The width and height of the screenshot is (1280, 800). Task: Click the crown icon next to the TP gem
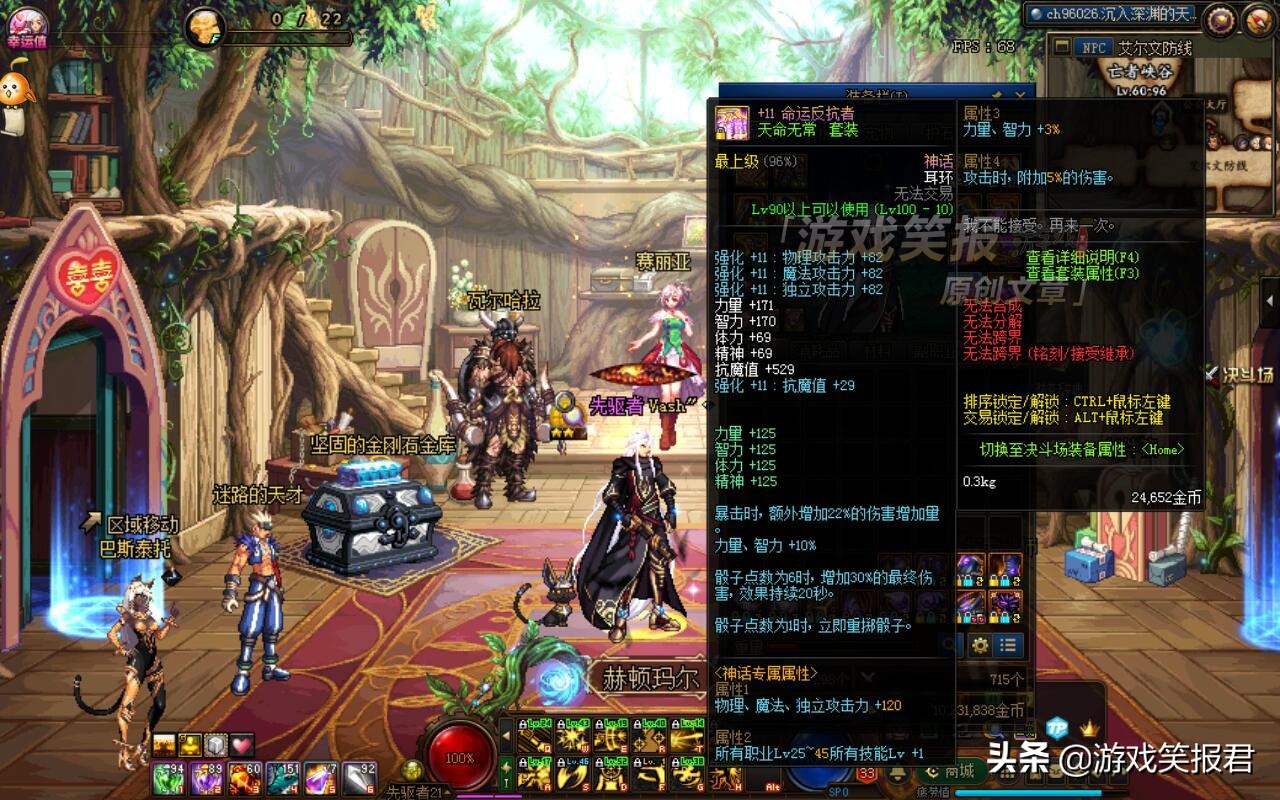click(1089, 727)
